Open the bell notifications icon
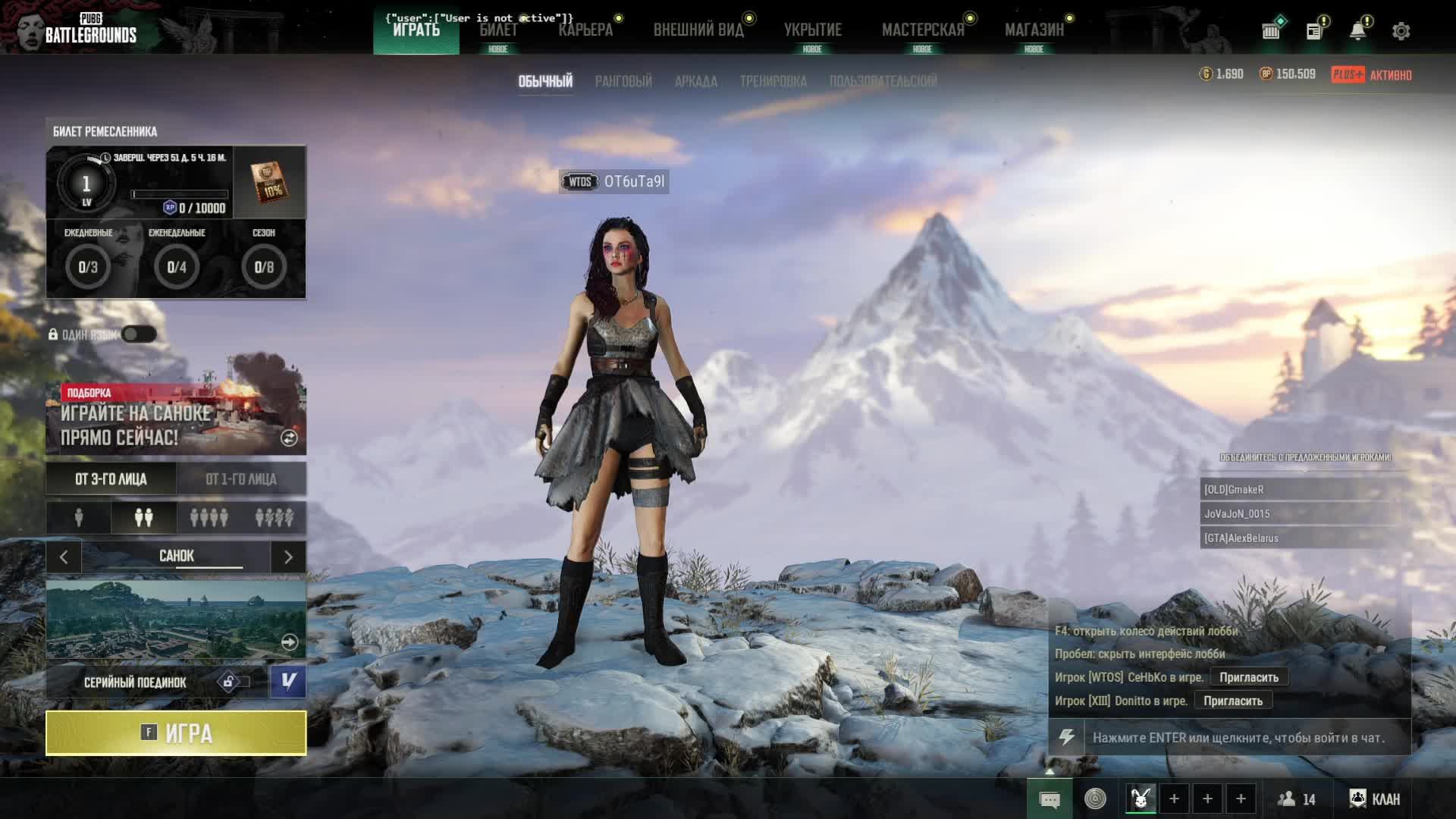The width and height of the screenshot is (1456, 819). click(x=1357, y=31)
